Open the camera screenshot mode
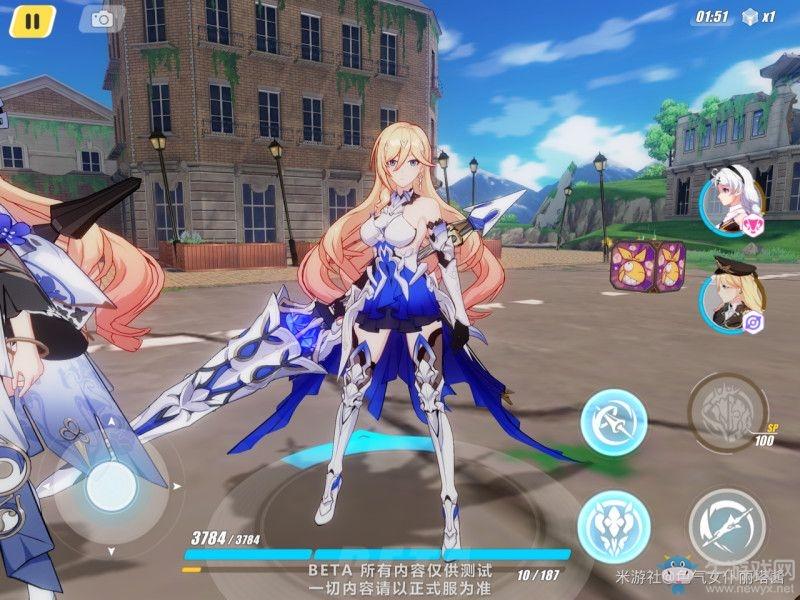800x600 pixels. pos(101,19)
